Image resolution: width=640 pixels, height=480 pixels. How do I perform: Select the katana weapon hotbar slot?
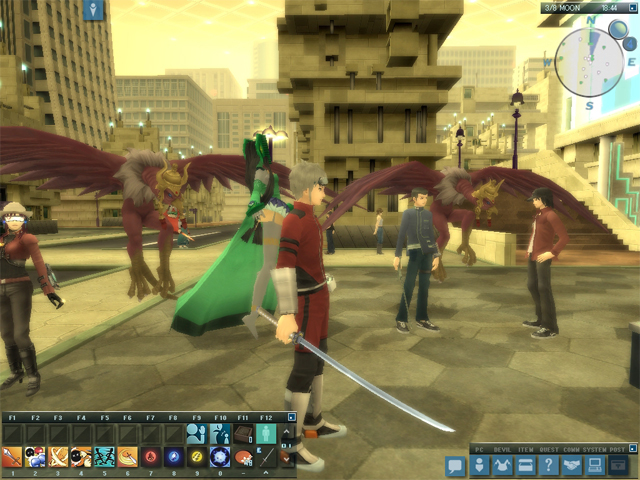267,457
